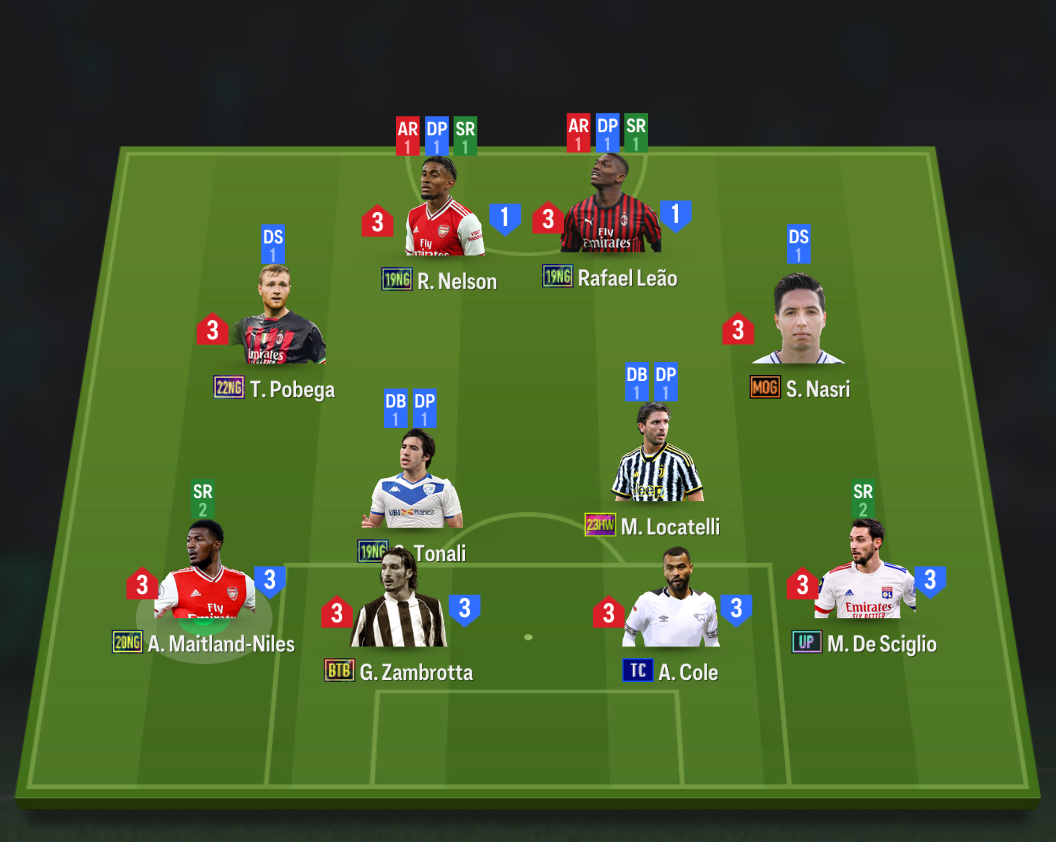Select the Tonali player card
Viewport: 1056px width, 842px height.
pyautogui.click(x=415, y=483)
